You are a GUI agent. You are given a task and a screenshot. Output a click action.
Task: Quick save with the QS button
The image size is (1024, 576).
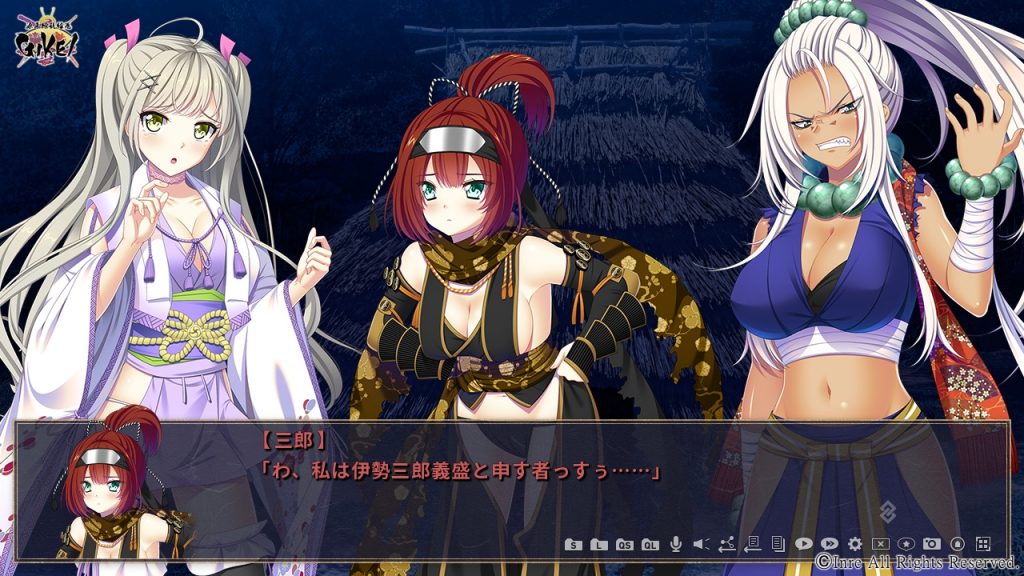coord(623,544)
